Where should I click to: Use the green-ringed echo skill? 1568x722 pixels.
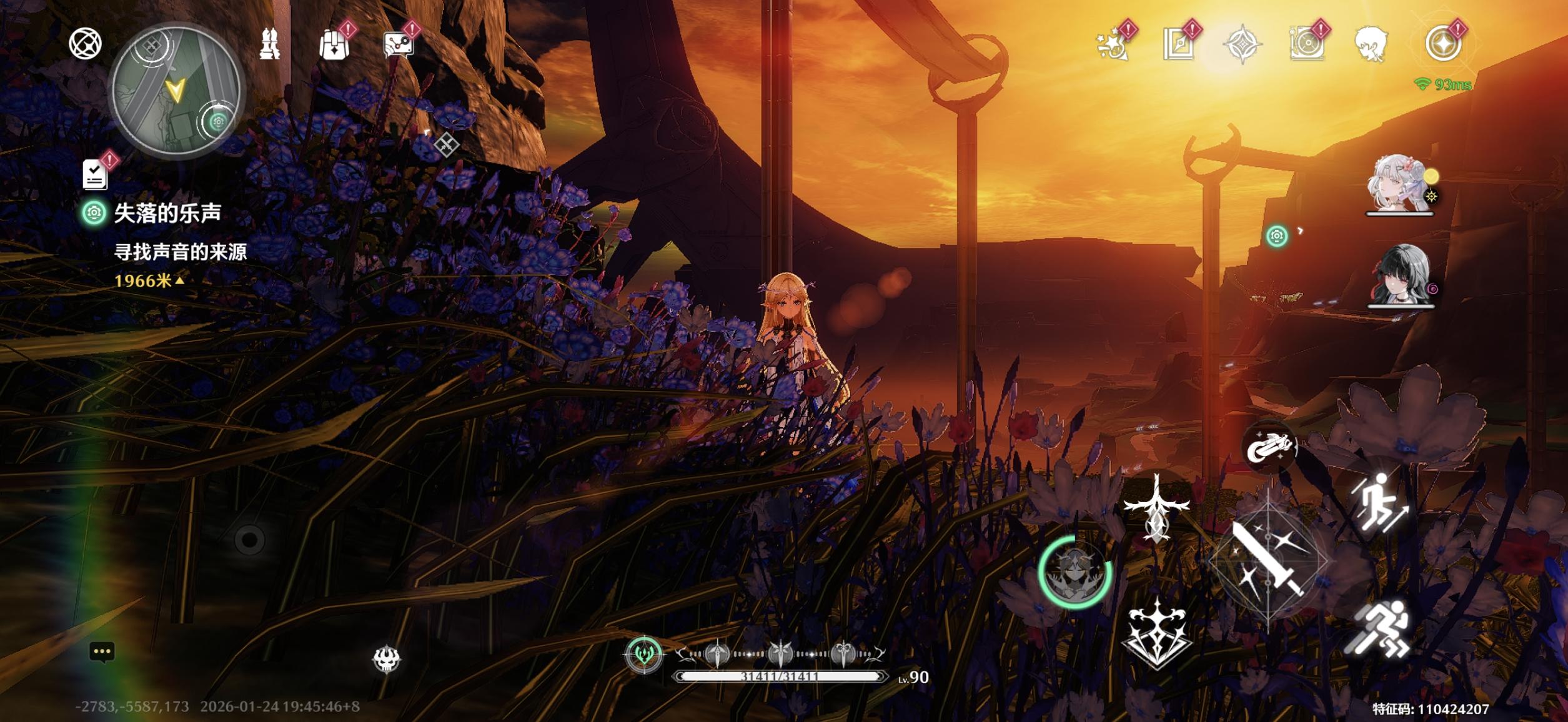click(1074, 571)
